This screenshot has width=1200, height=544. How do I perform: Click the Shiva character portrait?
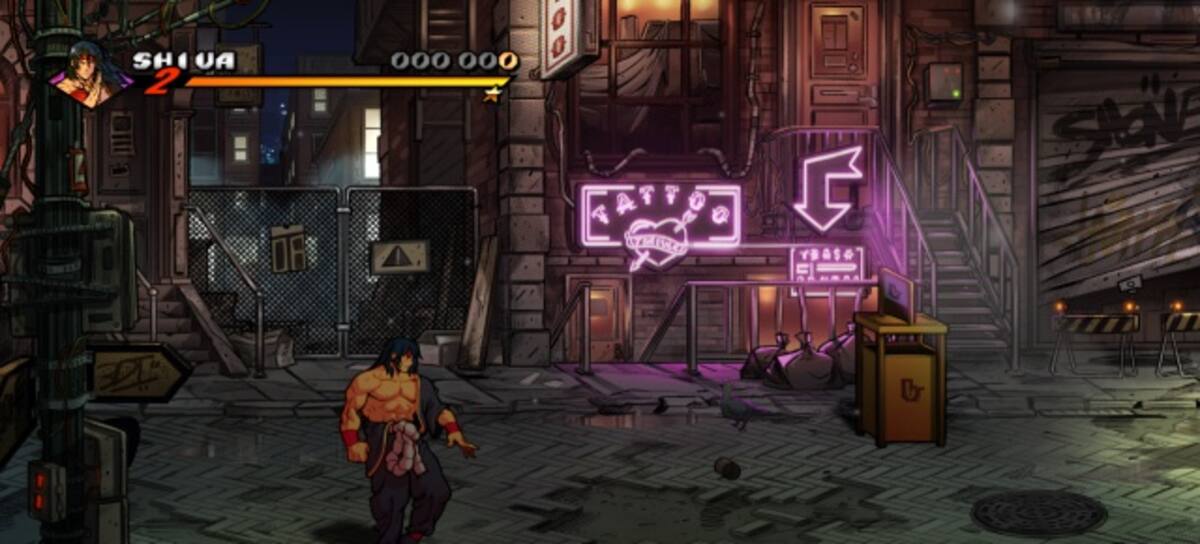(93, 74)
